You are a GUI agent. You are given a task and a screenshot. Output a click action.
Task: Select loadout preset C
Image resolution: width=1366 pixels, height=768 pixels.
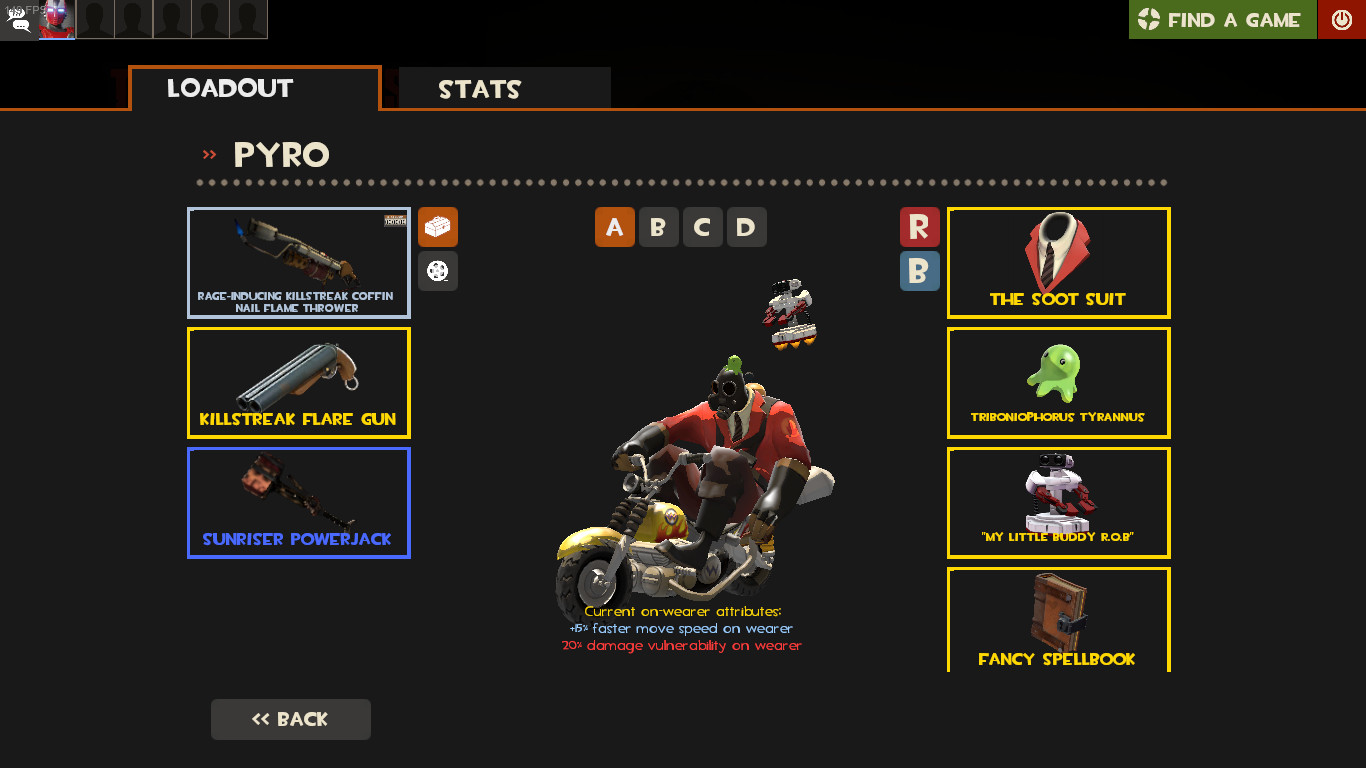(702, 227)
